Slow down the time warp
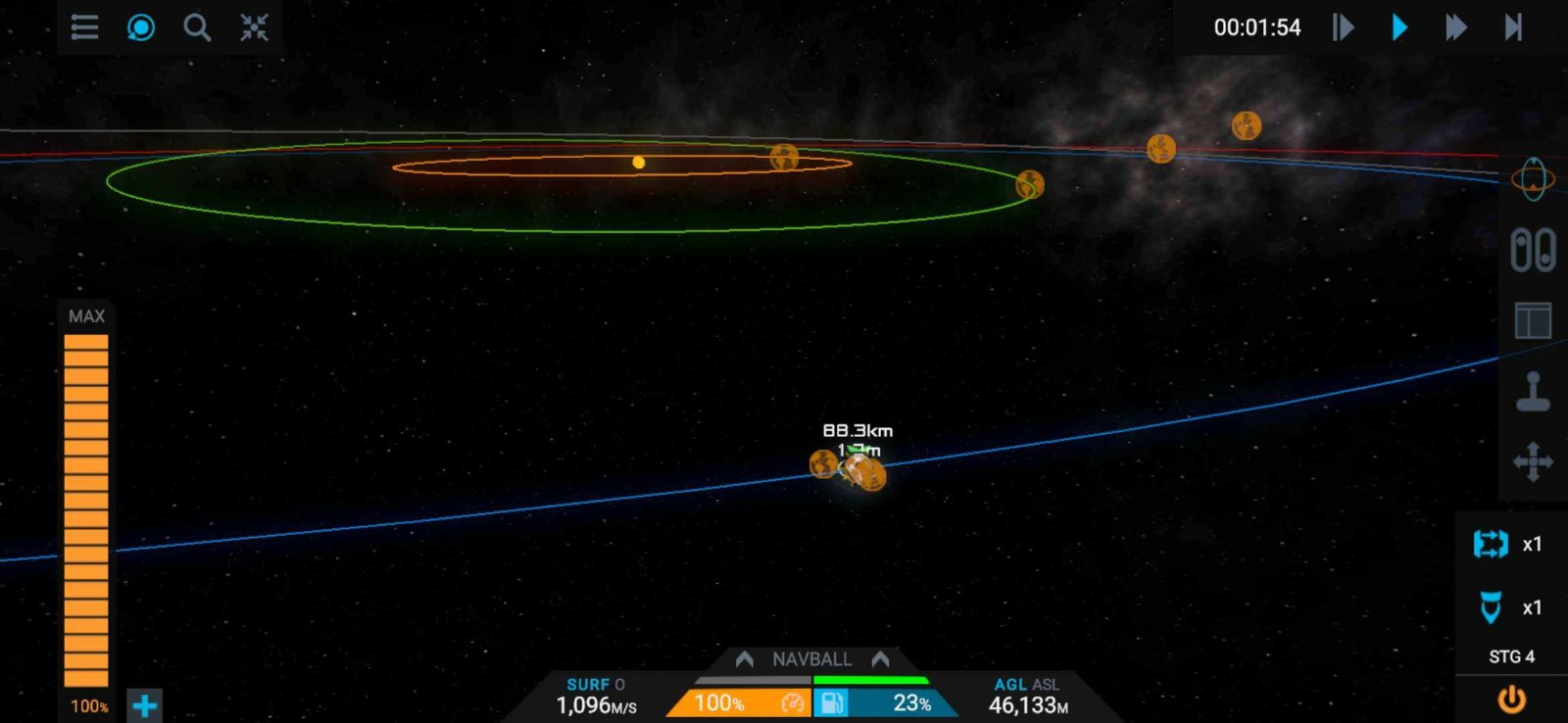The image size is (1568, 723). point(1343,27)
